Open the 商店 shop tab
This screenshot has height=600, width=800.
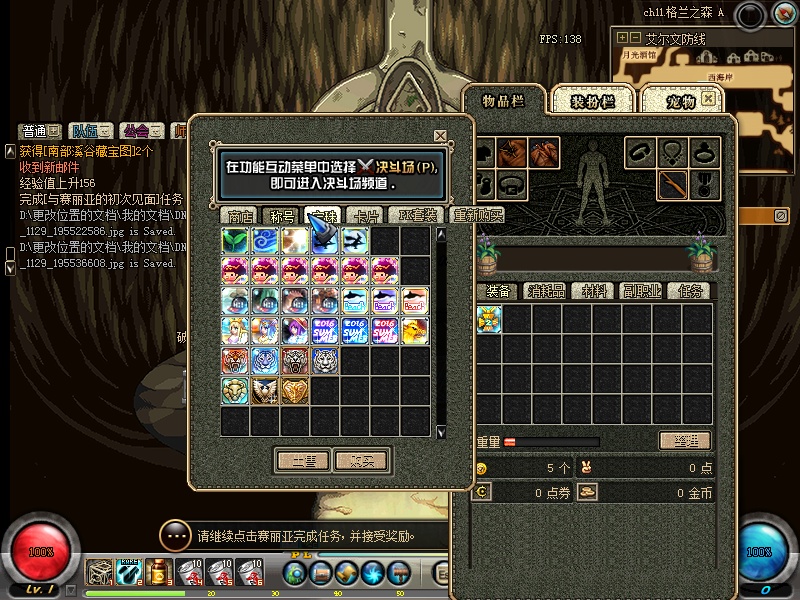pyautogui.click(x=240, y=216)
